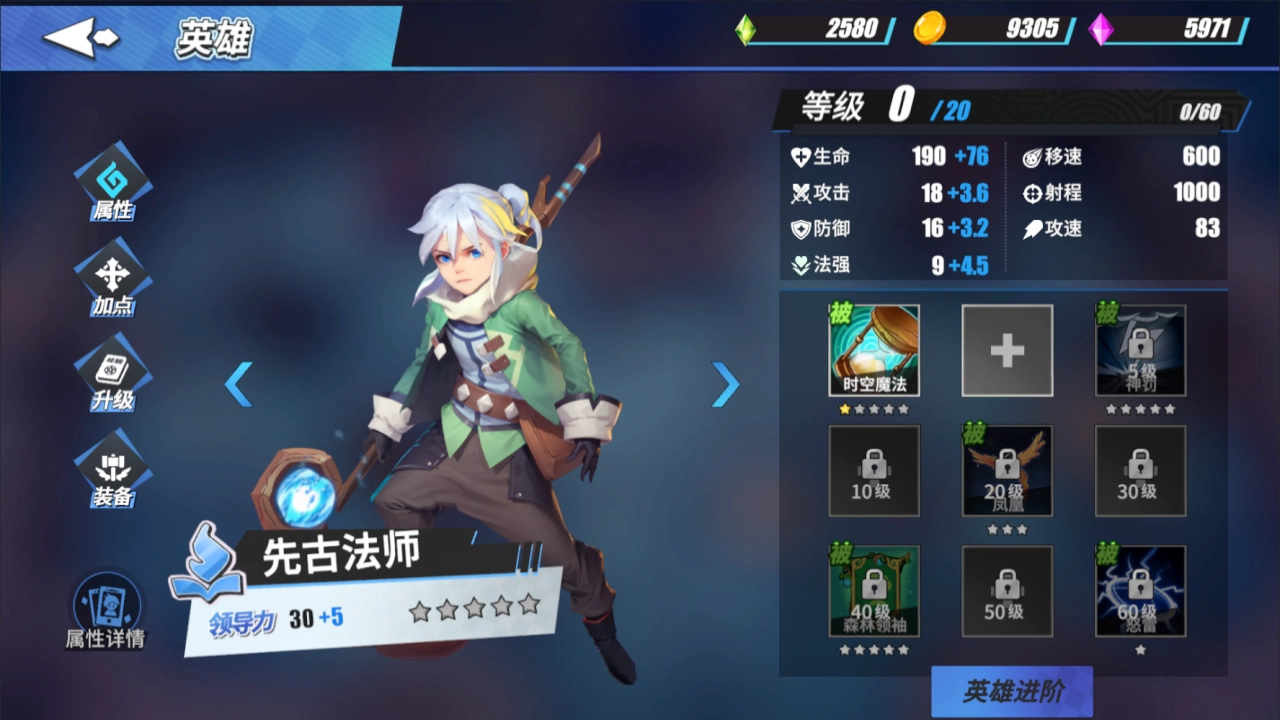Switch to the next hero with right arrow
1280x720 pixels.
point(726,384)
